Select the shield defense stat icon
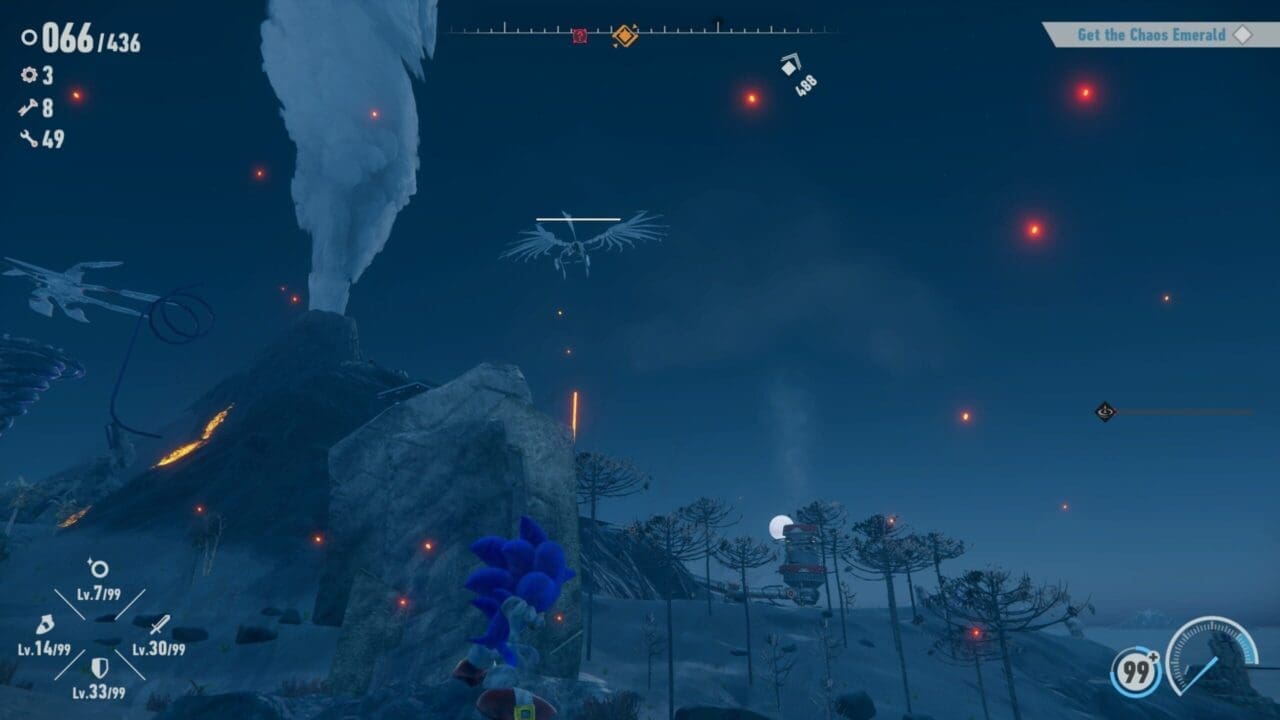Viewport: 1280px width, 720px height. [99, 667]
